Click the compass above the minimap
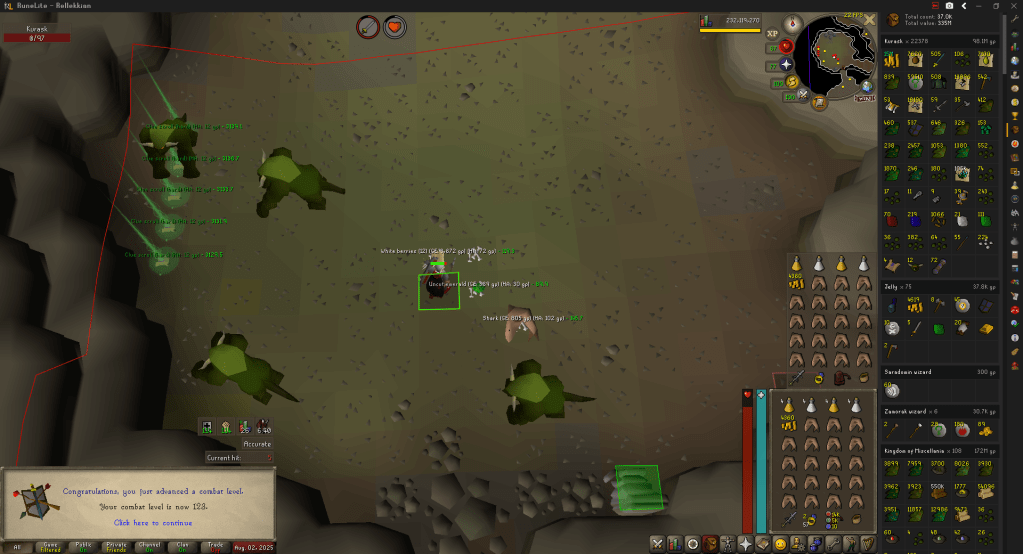The height and width of the screenshot is (554, 1023). click(794, 24)
